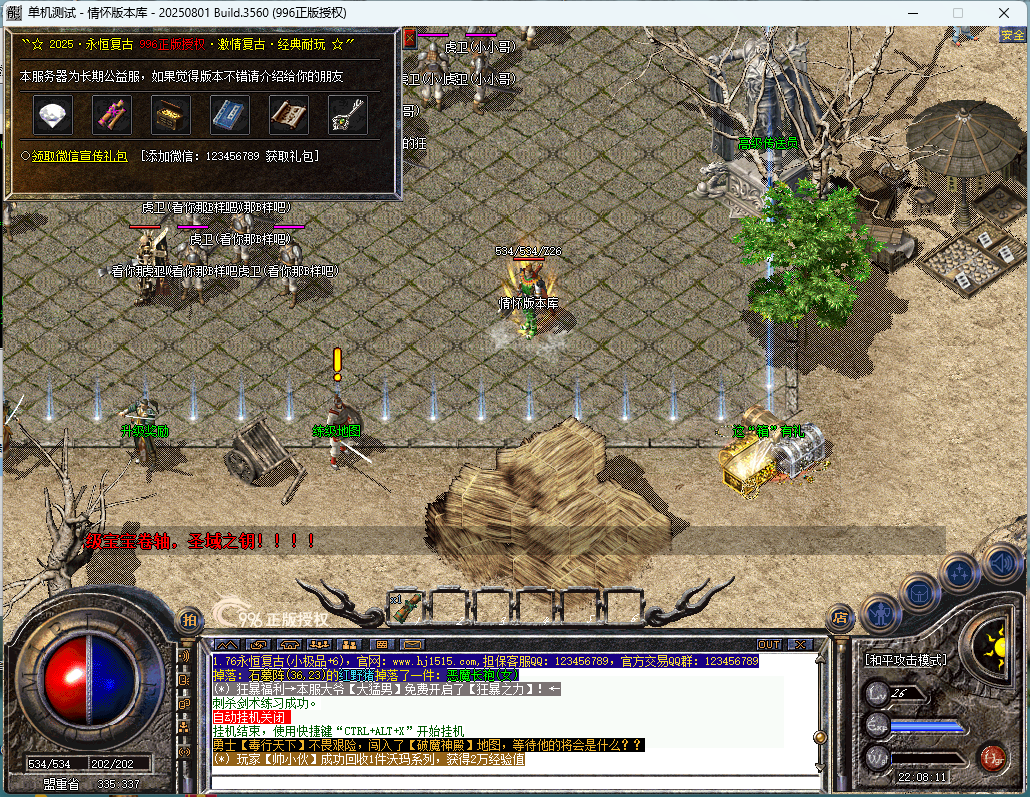The image size is (1030, 797).
Task: Switch the peaceful attack mode label
Action: [906, 660]
